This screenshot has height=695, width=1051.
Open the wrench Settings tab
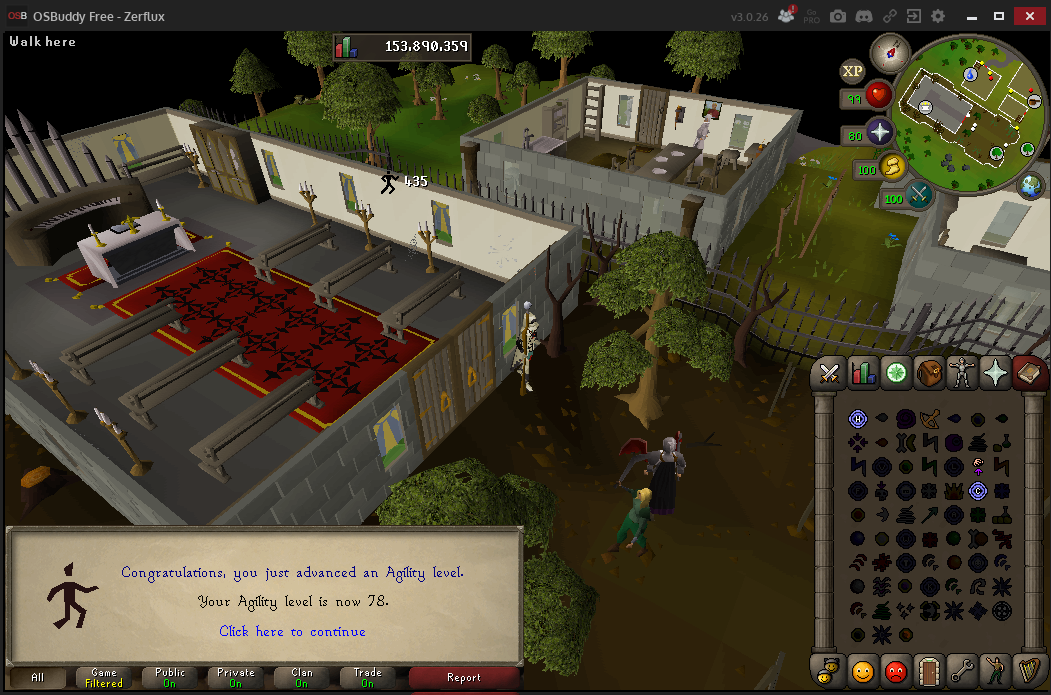click(x=962, y=668)
